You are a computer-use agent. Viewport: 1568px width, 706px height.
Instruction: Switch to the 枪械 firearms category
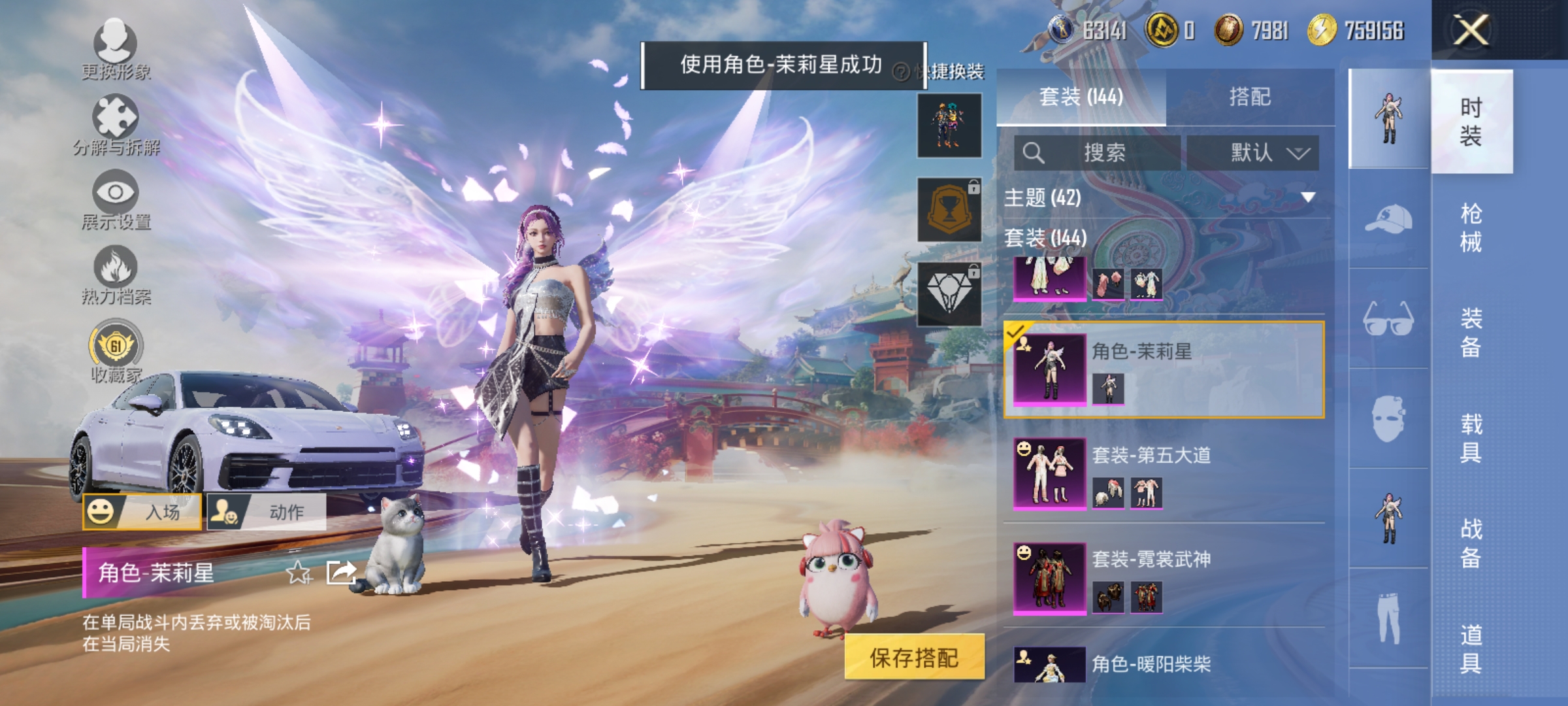[1471, 227]
